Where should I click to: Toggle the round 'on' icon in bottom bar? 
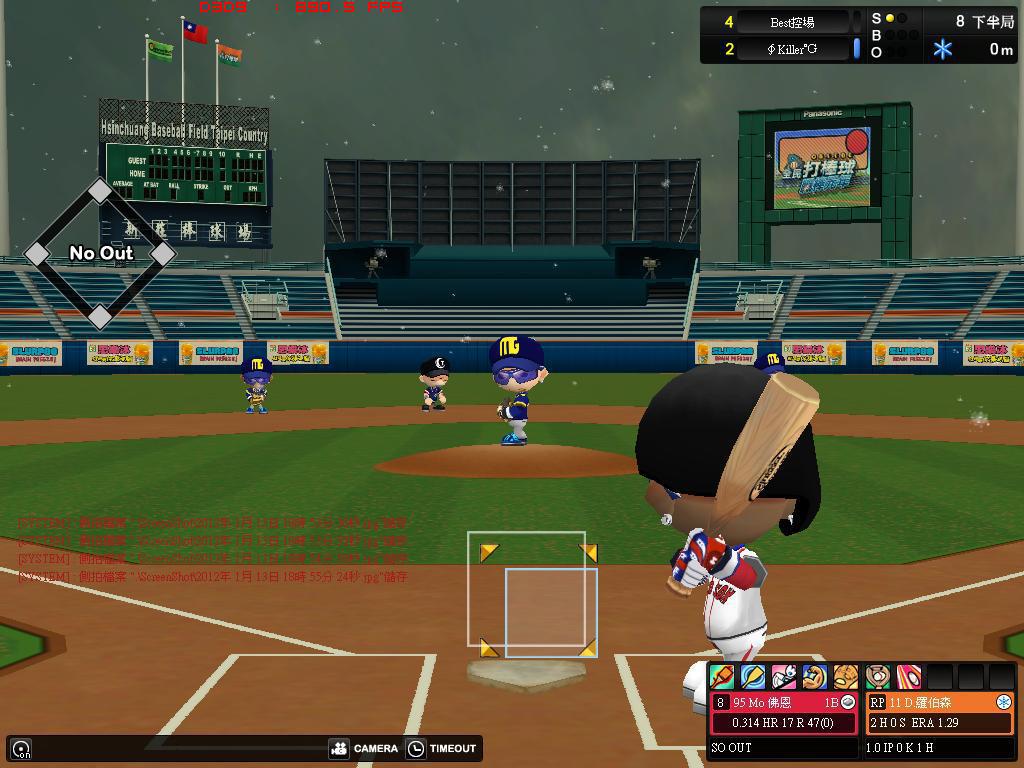click(x=21, y=748)
